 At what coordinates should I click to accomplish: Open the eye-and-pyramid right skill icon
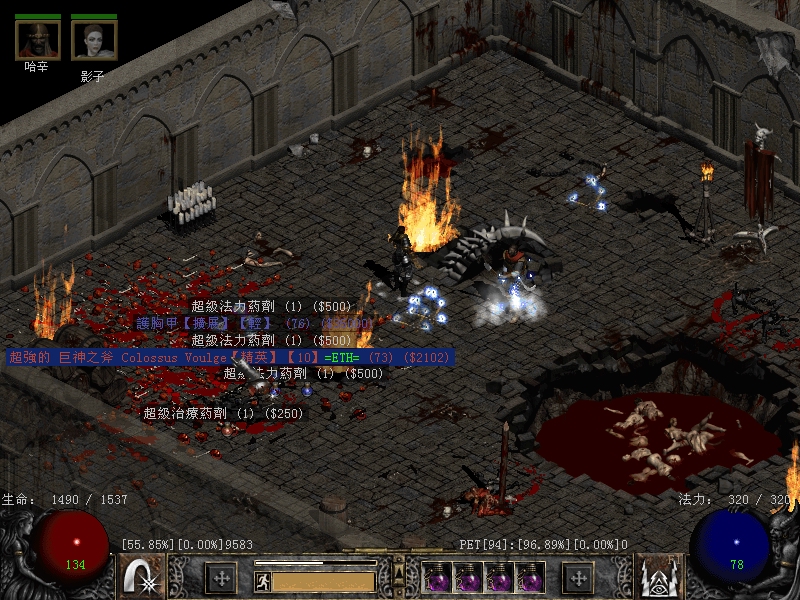pyautogui.click(x=659, y=577)
